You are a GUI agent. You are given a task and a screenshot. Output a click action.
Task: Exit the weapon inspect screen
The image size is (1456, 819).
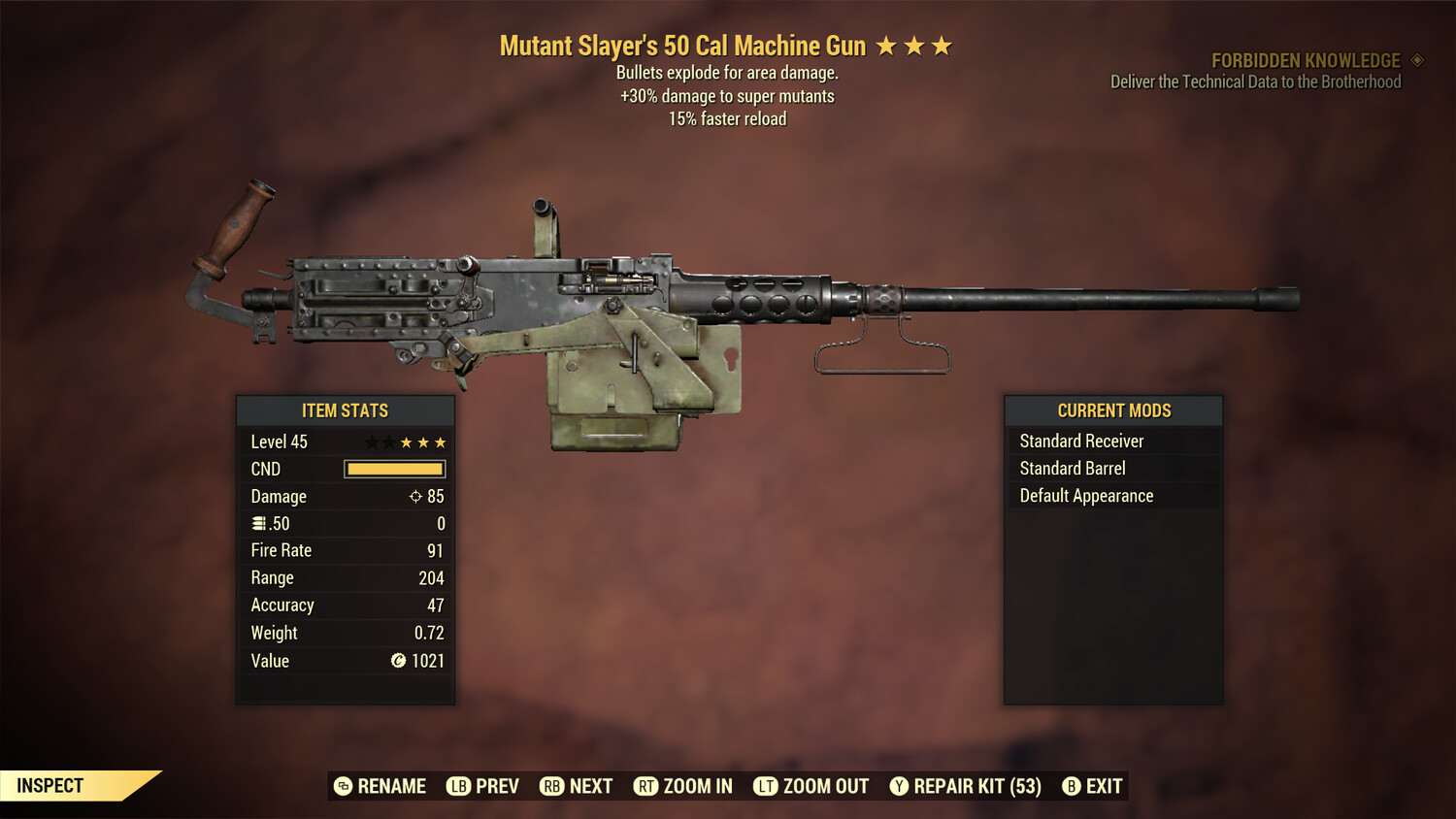[x=1103, y=786]
